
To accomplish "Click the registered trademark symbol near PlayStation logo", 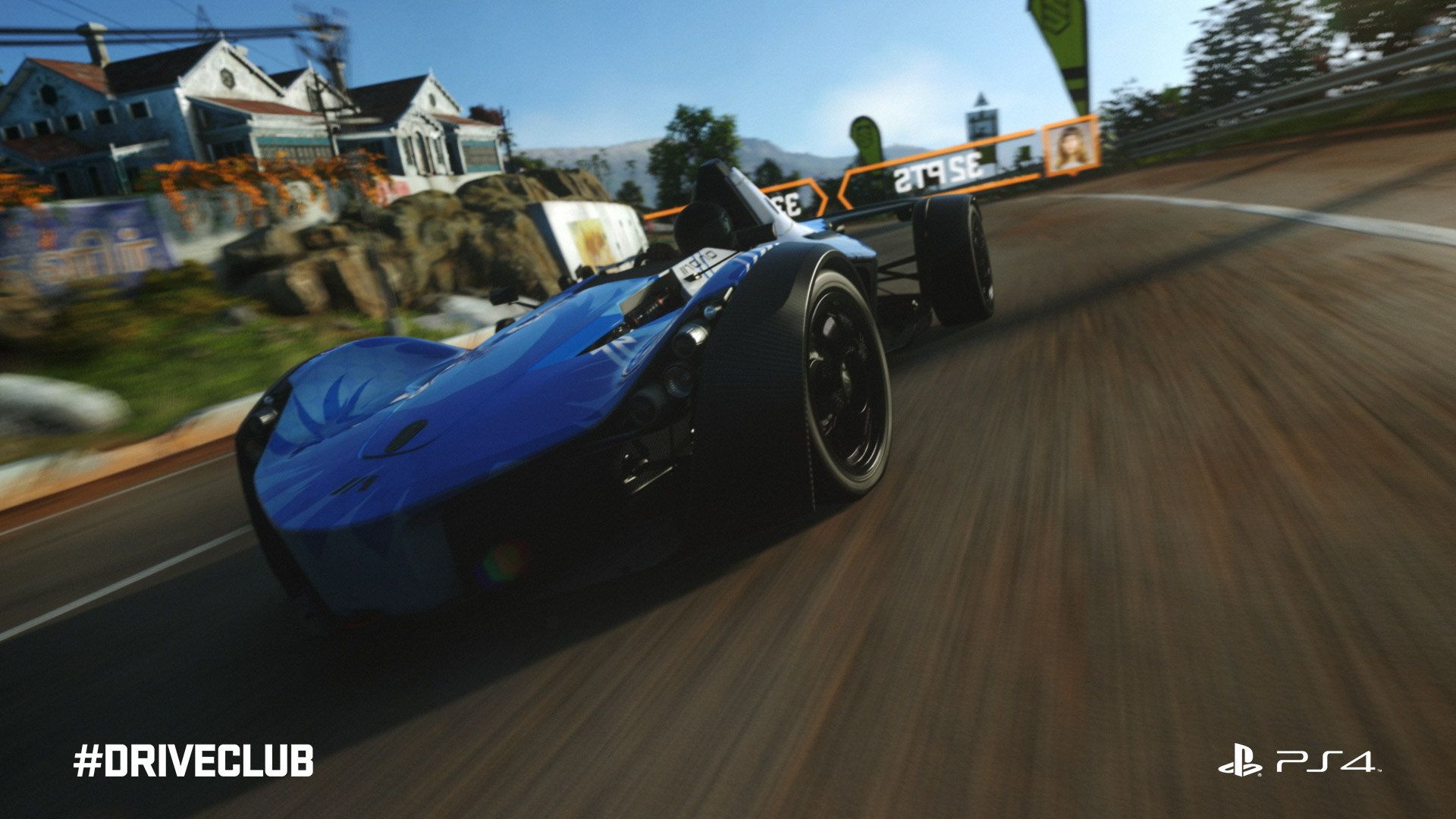I will coord(1260,775).
